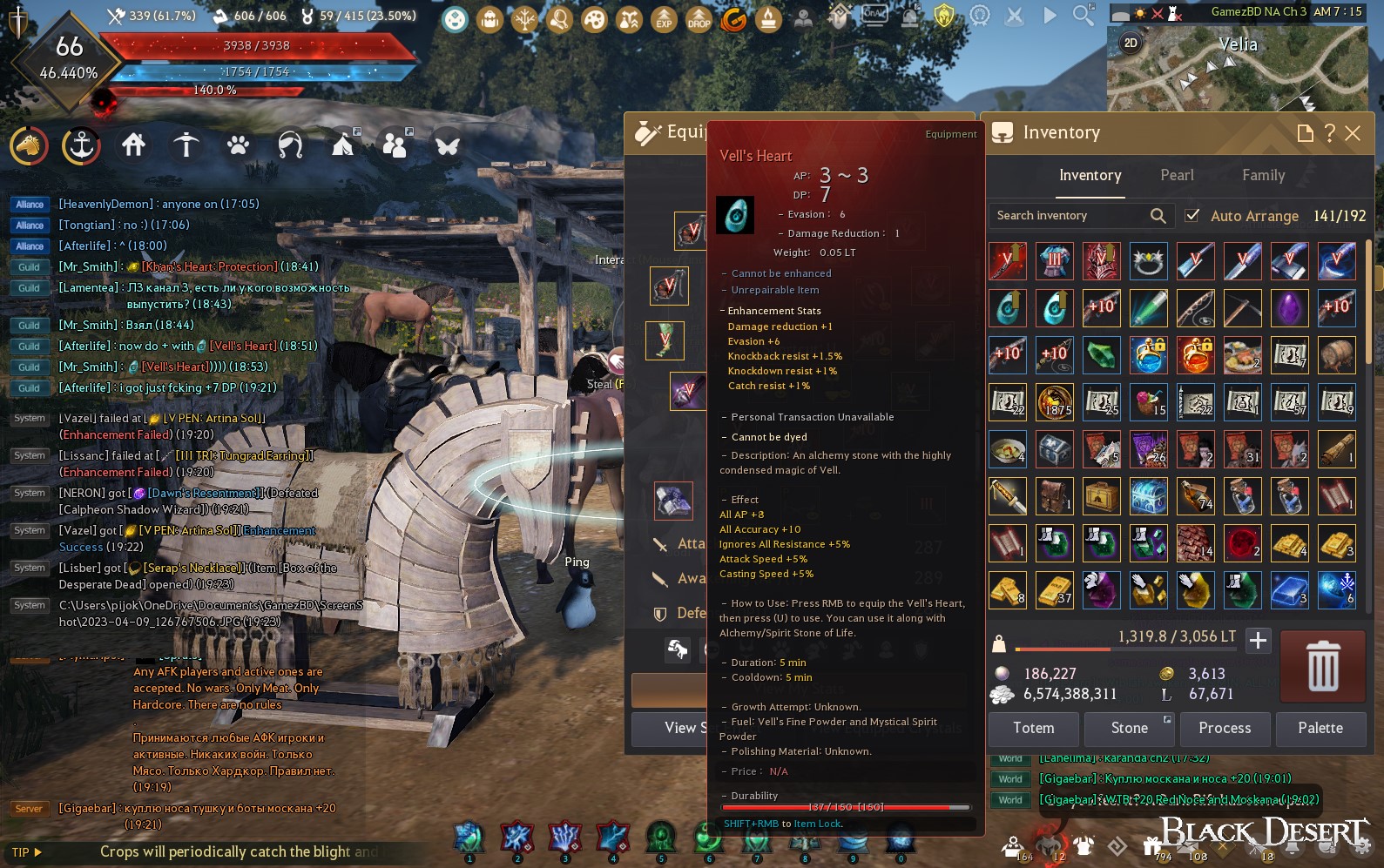This screenshot has height=868, width=1384.
Task: Click the trash can delete button
Action: [x=1322, y=667]
